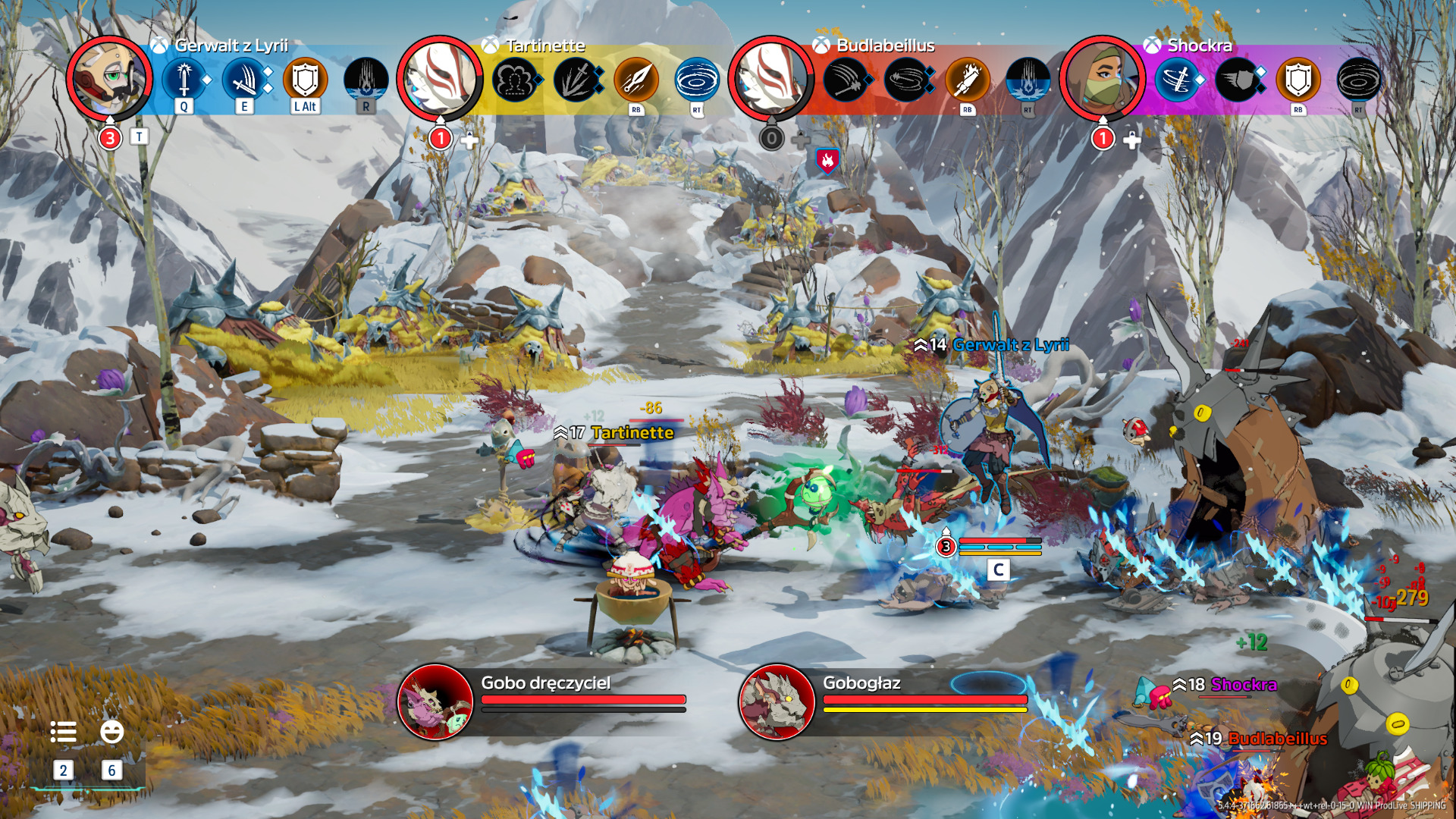Screen dimensions: 1456x819
Task: Open the list menu icon
Action: [63, 732]
